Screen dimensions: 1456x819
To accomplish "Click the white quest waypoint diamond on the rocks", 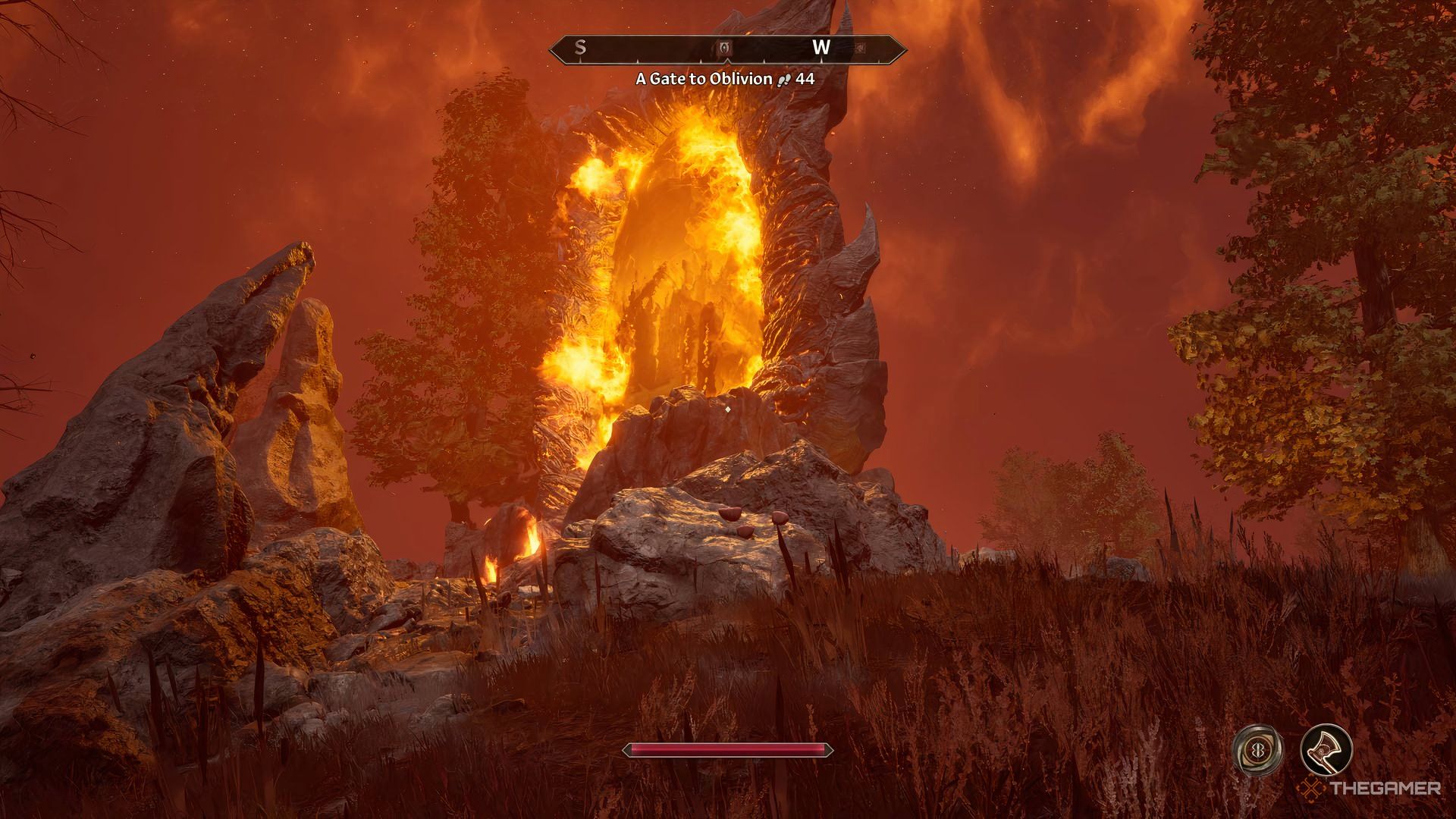I will [x=726, y=408].
